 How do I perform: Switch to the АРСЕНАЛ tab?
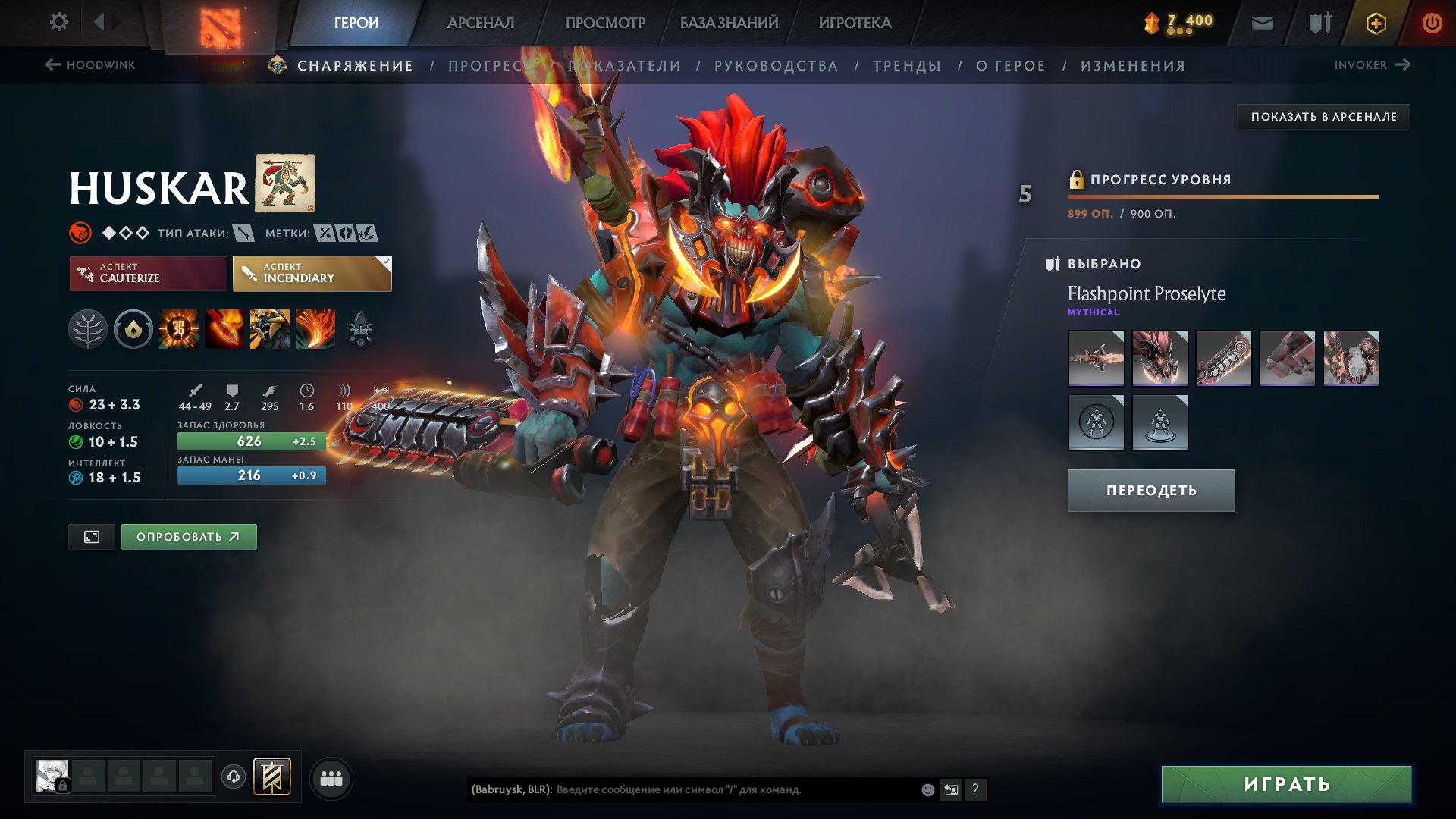[x=479, y=22]
